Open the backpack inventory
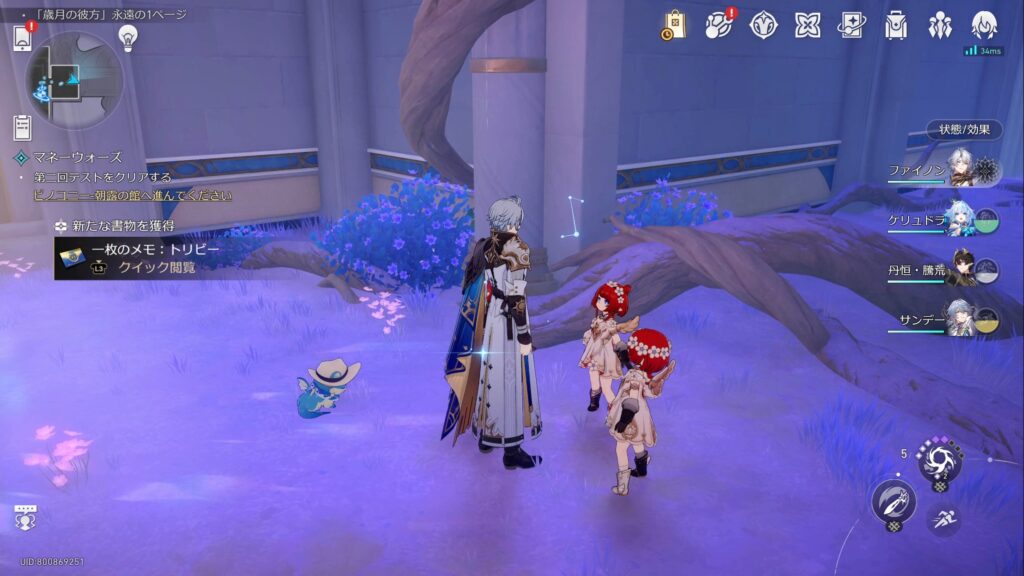The width and height of the screenshot is (1024, 576). click(x=896, y=25)
